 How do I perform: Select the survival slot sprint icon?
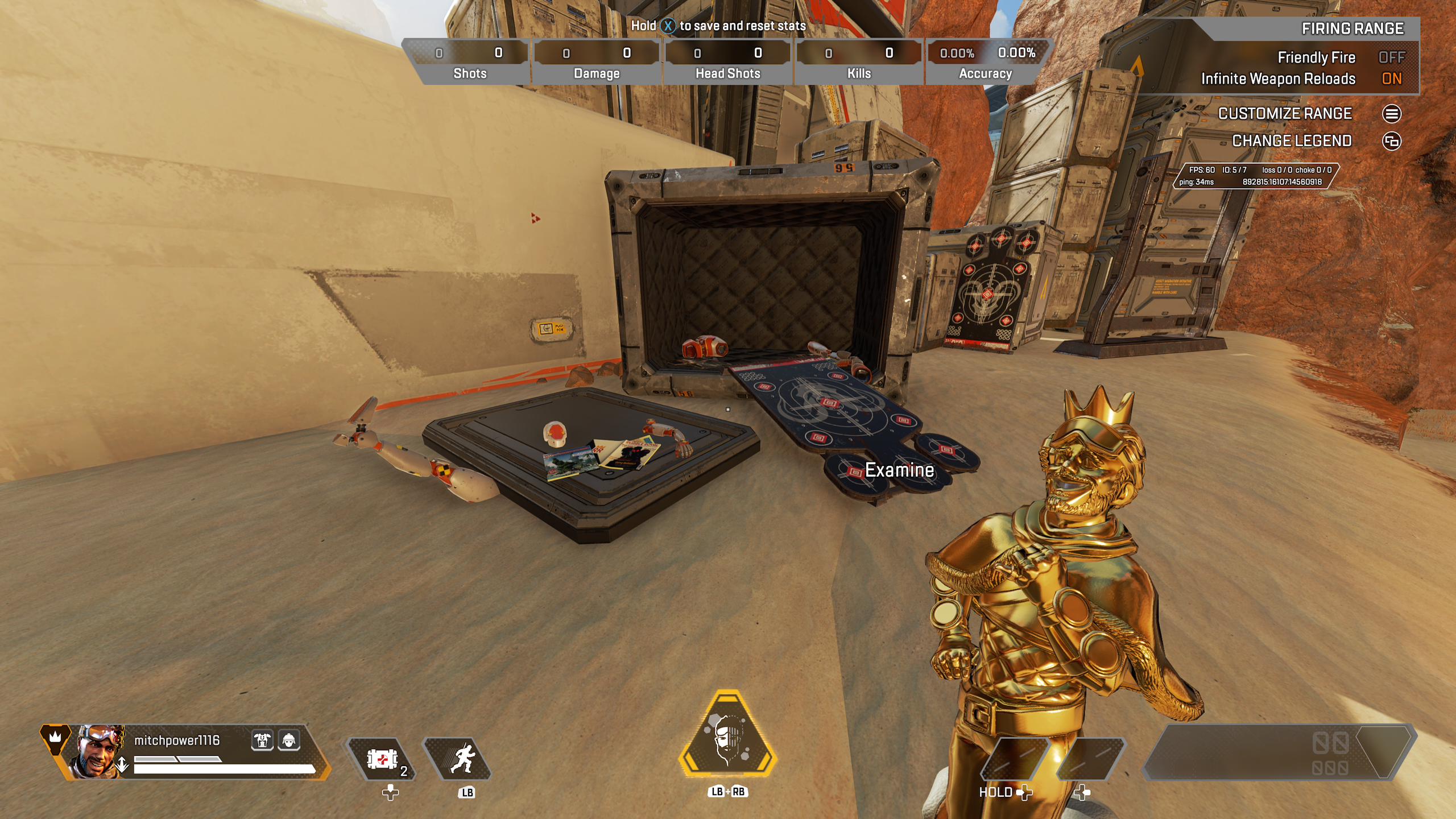point(466,759)
